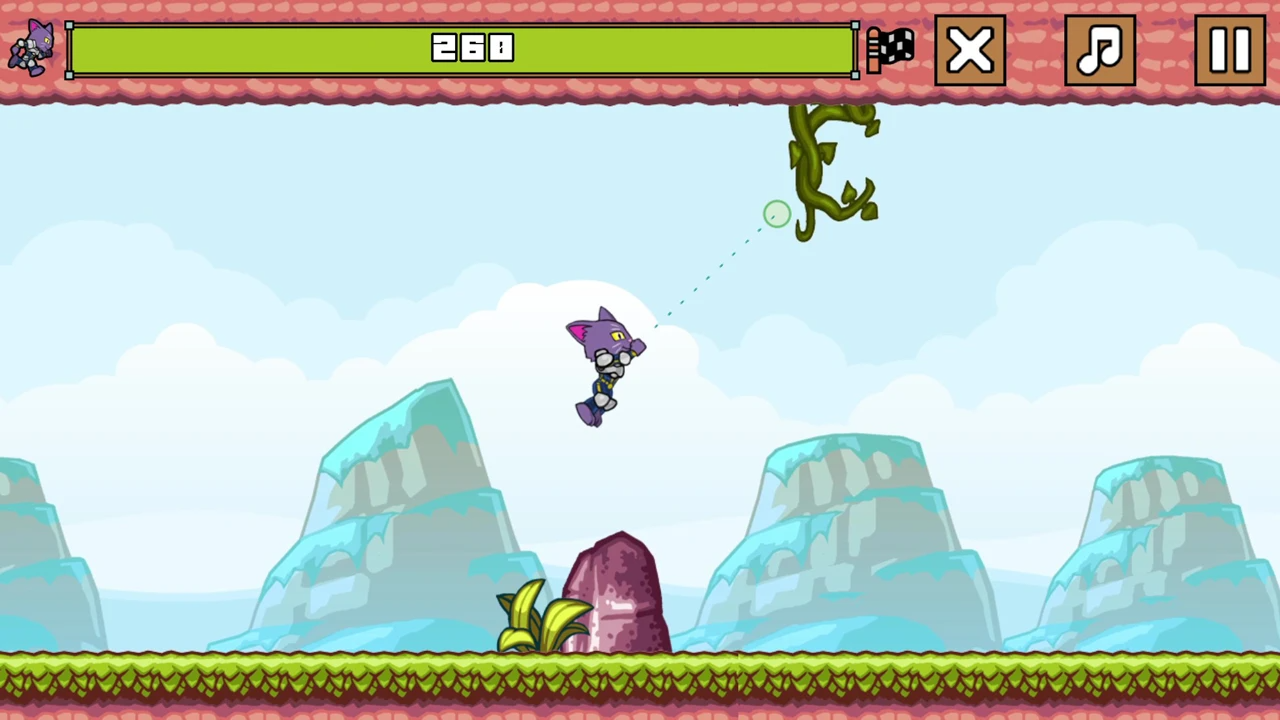Select the X exit icon

969,48
